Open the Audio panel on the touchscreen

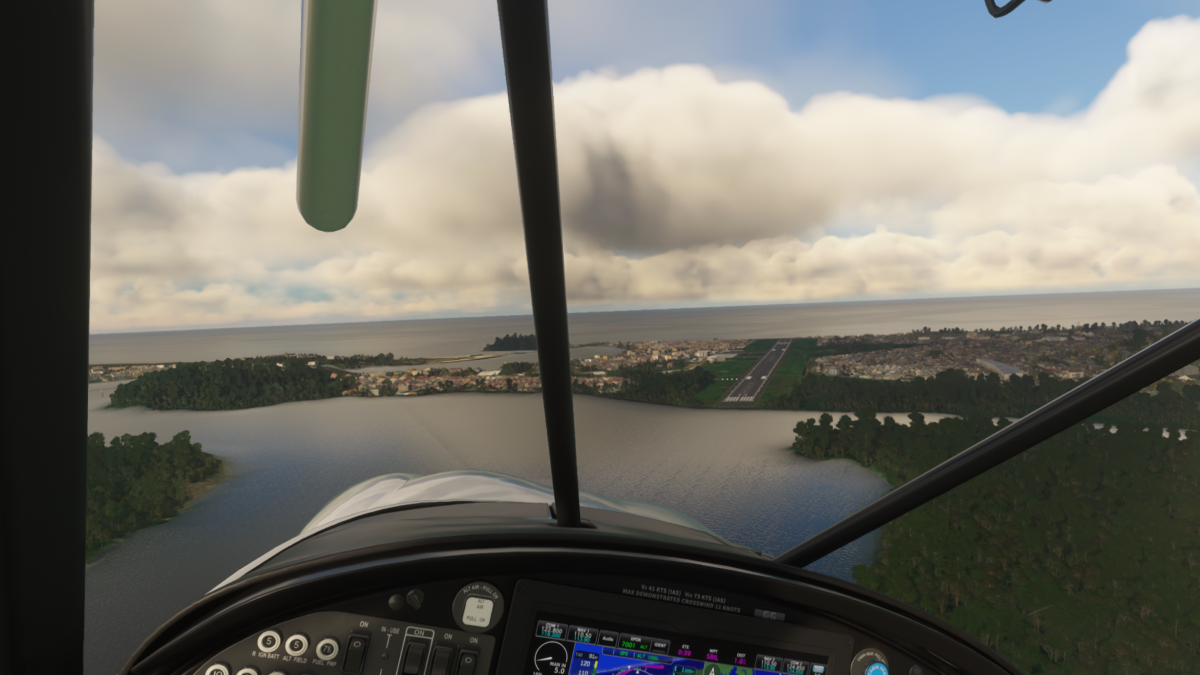click(608, 636)
